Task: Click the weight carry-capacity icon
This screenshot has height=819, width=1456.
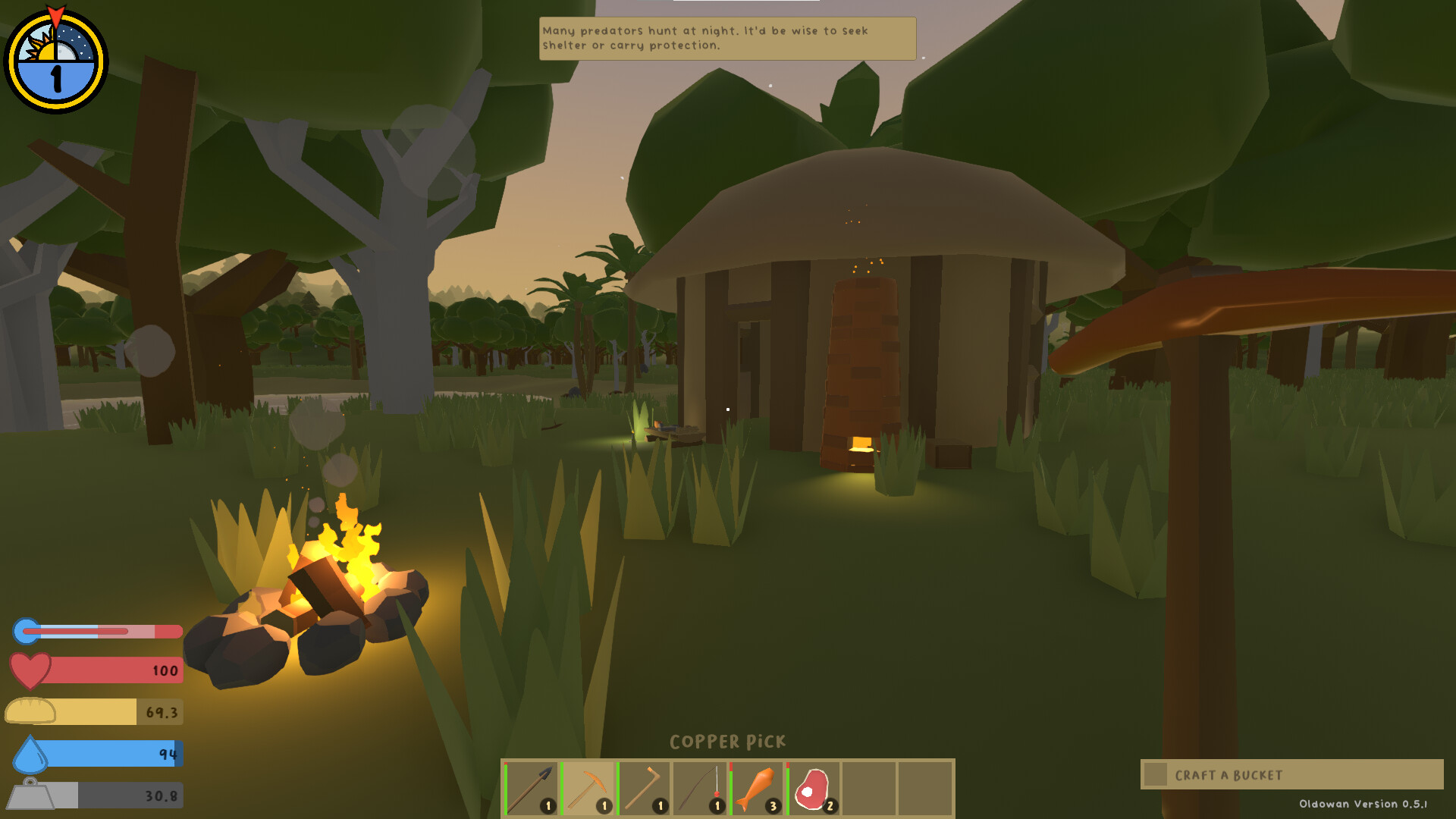Action: coord(29,795)
